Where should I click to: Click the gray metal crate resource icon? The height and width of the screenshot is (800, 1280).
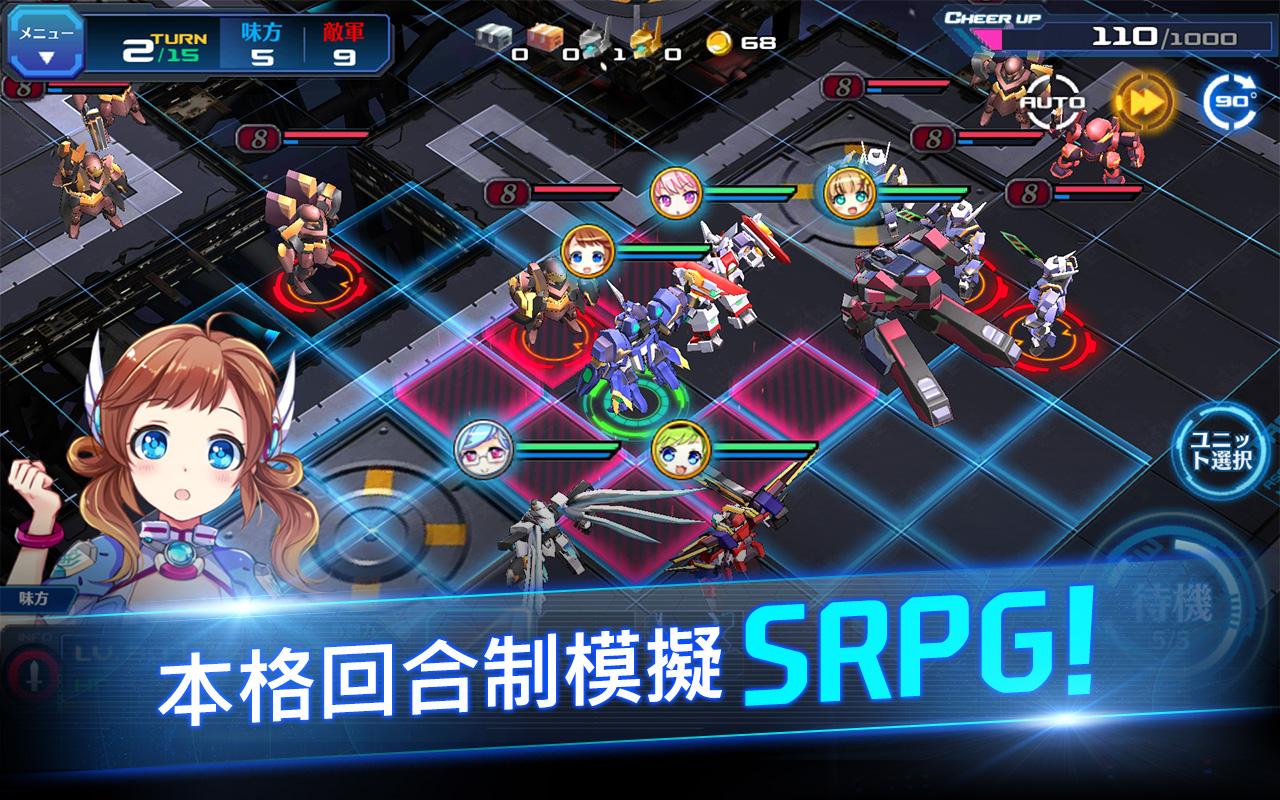[x=492, y=35]
